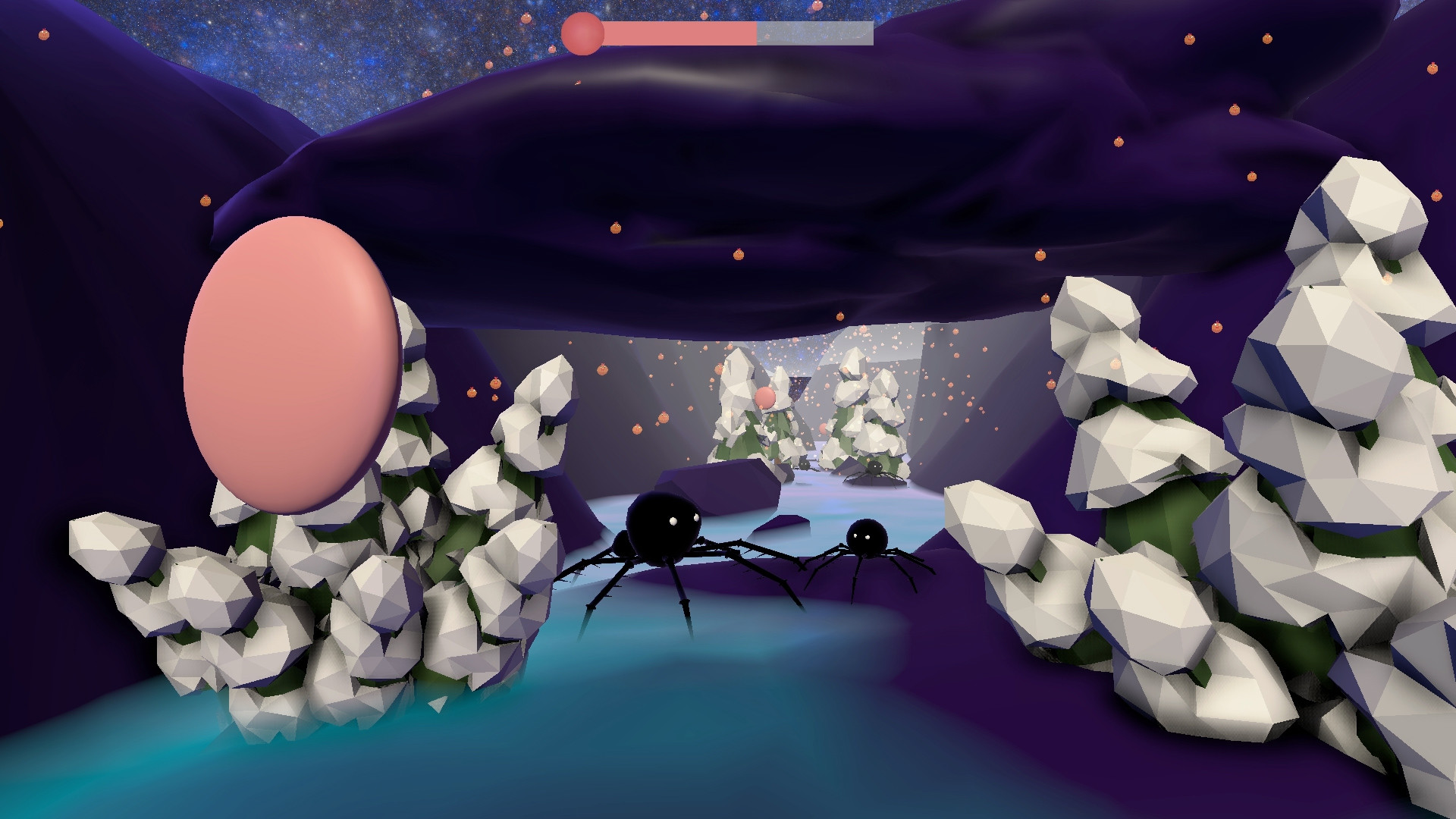
Task: Click the pink health bar at the top
Action: click(682, 32)
